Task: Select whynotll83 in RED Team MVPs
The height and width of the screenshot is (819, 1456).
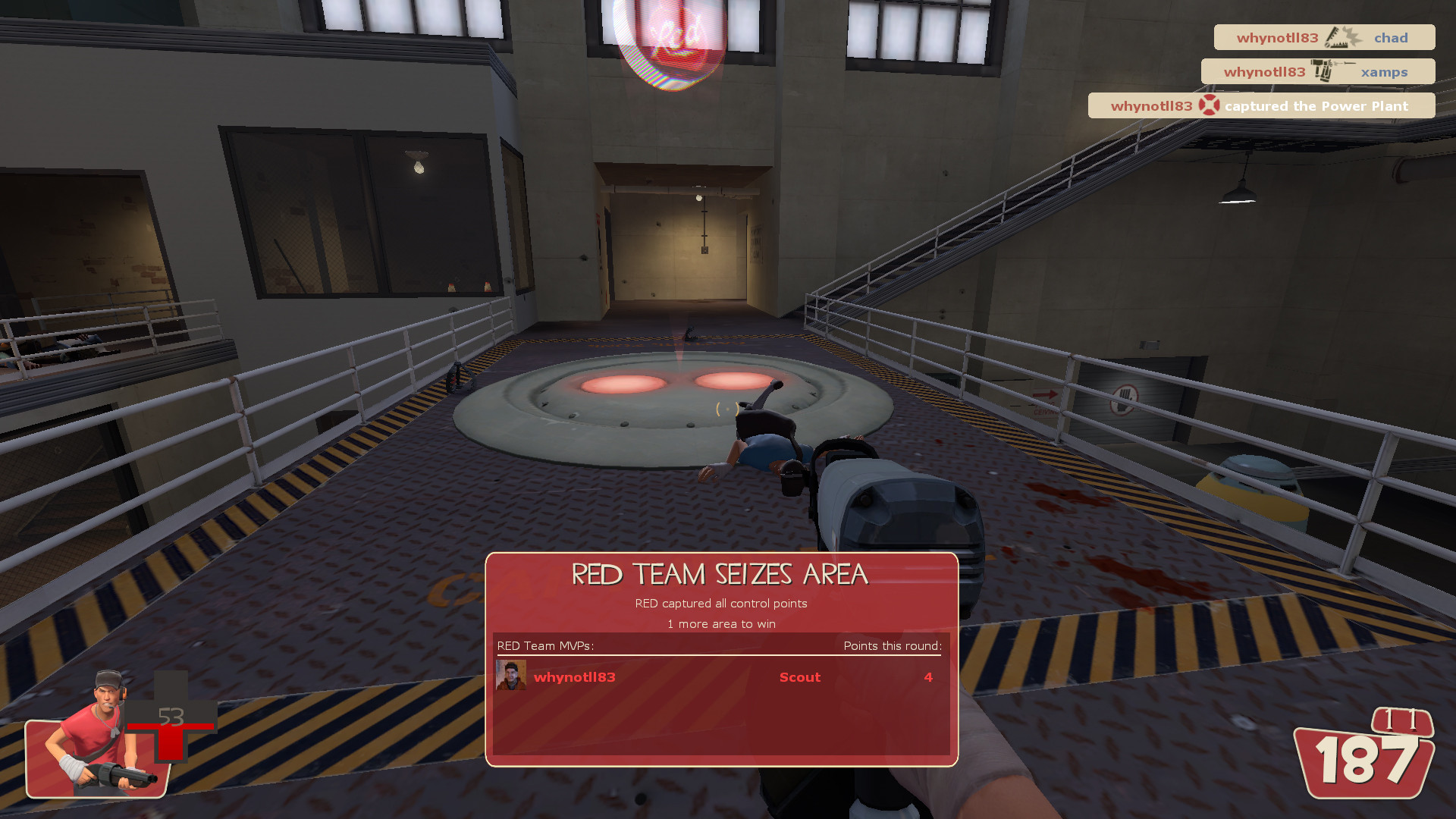Action: [575, 677]
